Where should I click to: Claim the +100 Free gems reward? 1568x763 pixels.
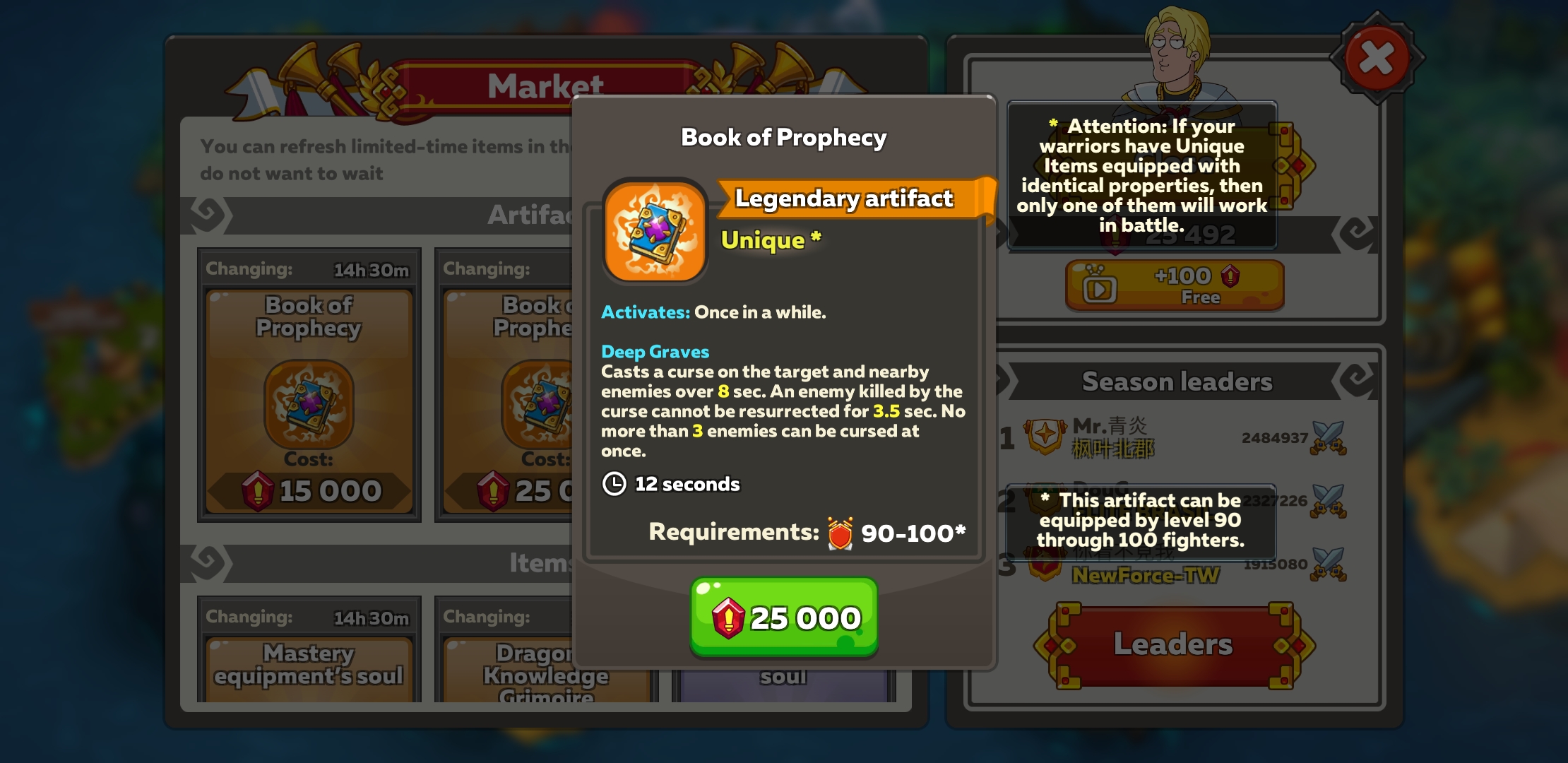pos(1175,285)
